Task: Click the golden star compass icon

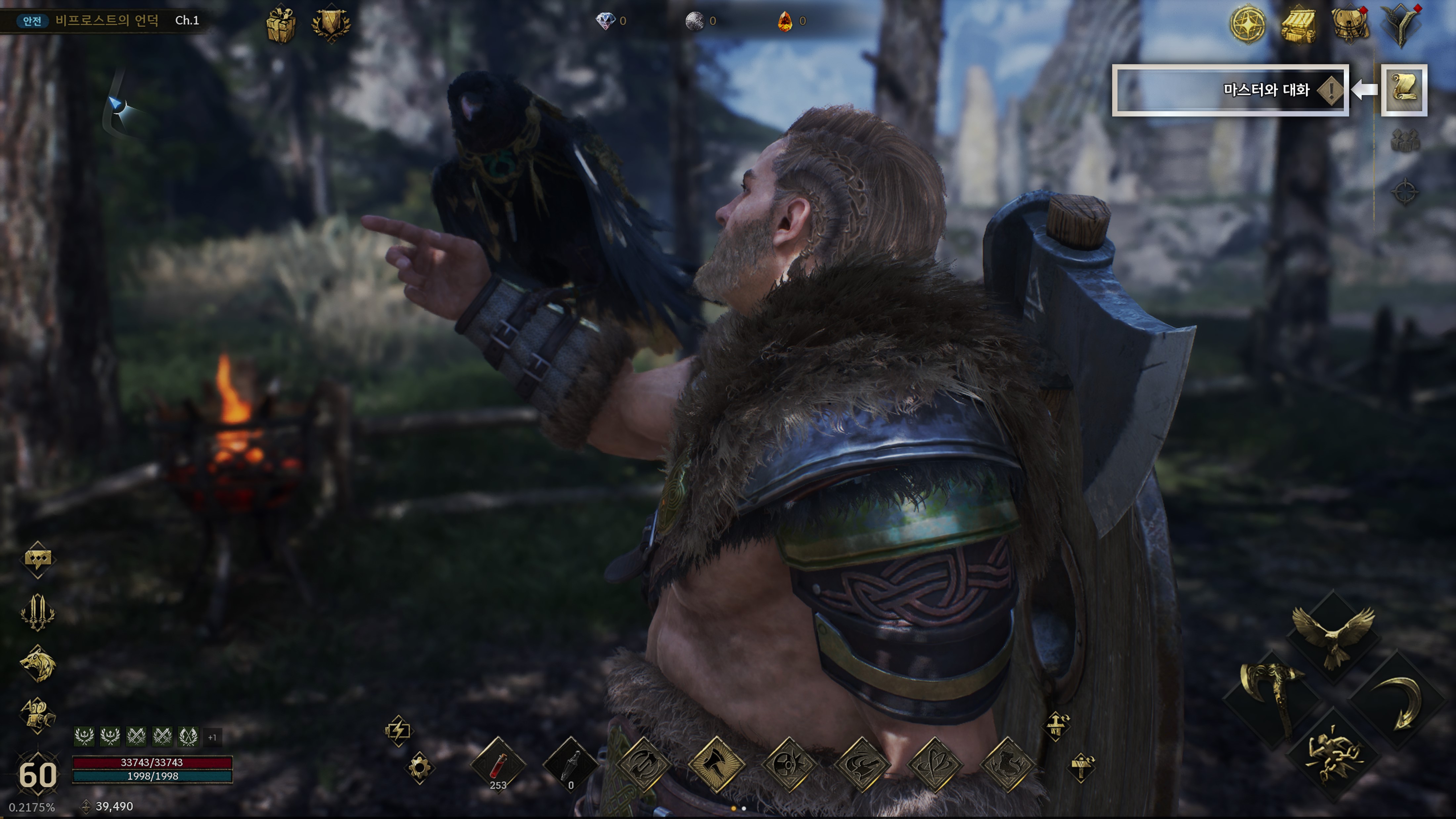Action: [x=1248, y=24]
